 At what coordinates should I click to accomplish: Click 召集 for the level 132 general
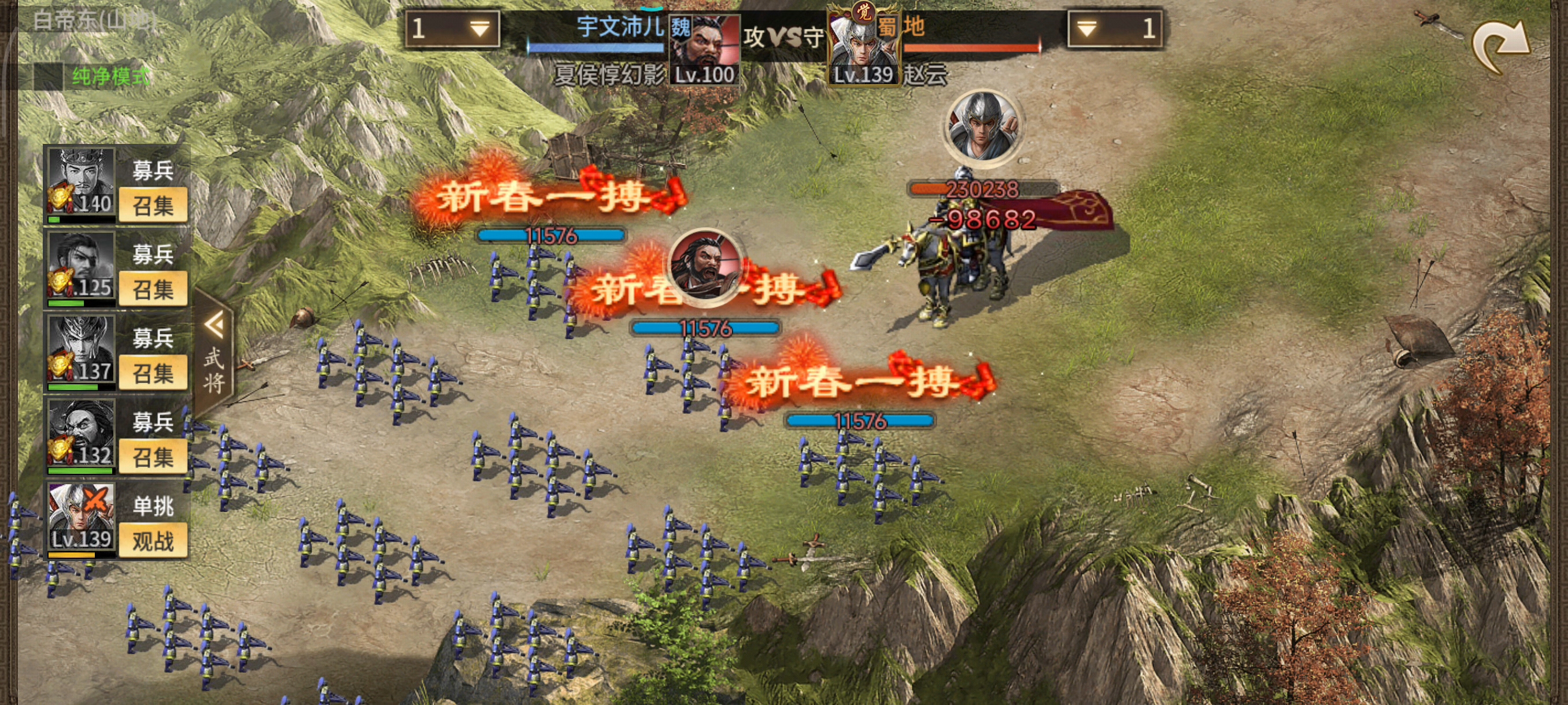[153, 457]
